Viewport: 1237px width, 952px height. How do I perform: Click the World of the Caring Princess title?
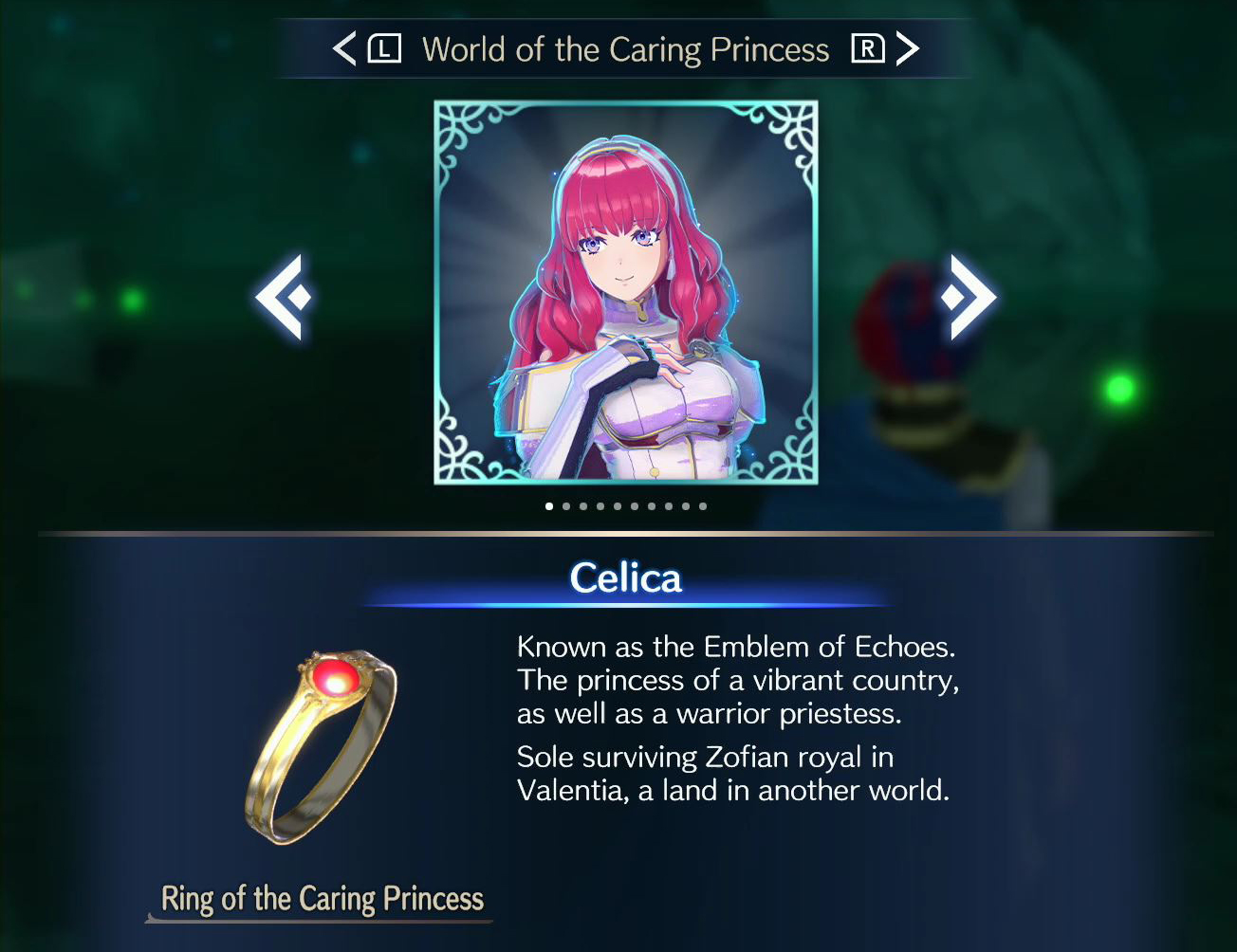click(x=626, y=48)
